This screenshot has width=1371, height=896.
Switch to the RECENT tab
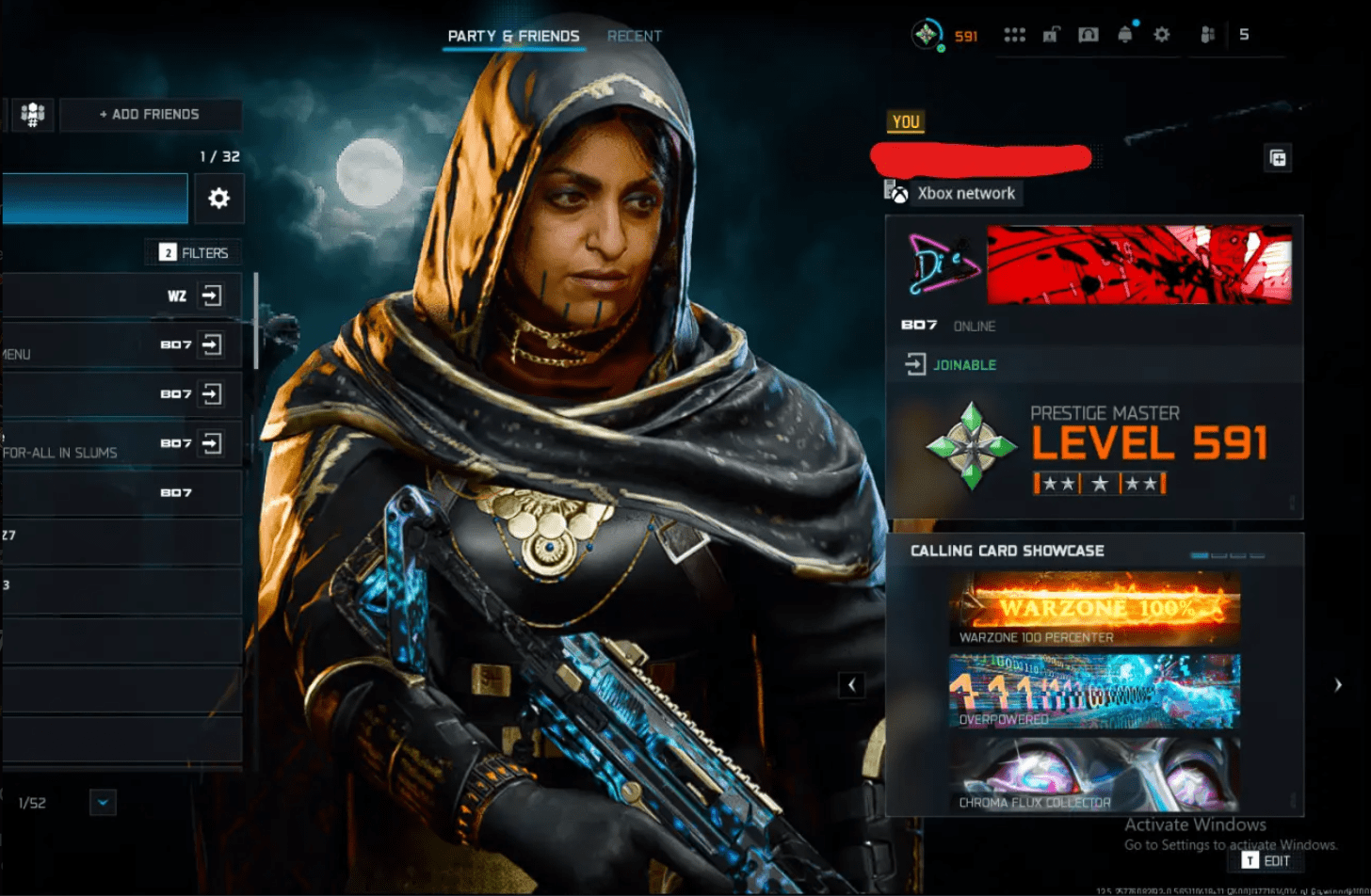coord(635,36)
